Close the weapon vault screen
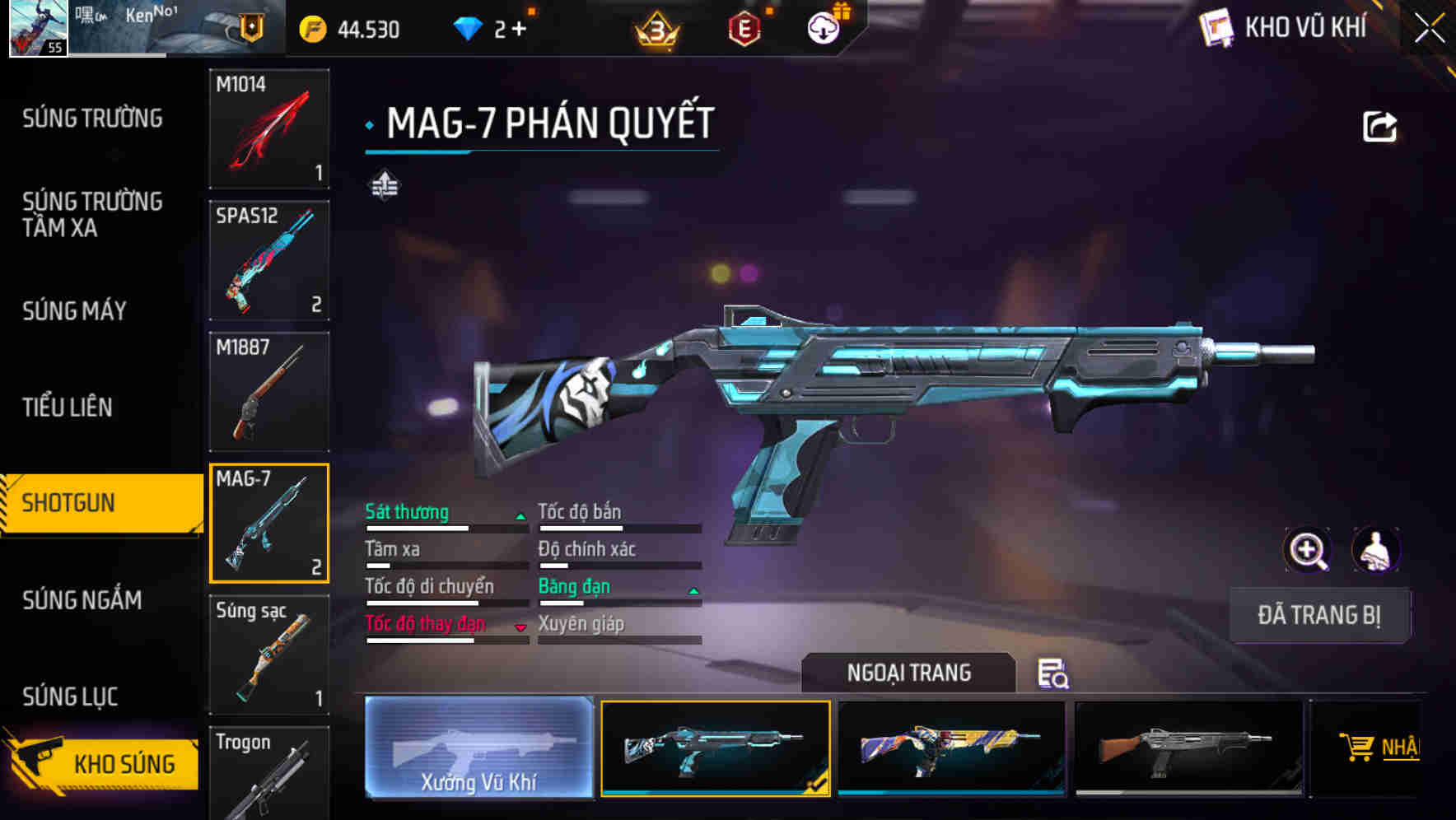The width and height of the screenshot is (1456, 820). pos(1430,29)
